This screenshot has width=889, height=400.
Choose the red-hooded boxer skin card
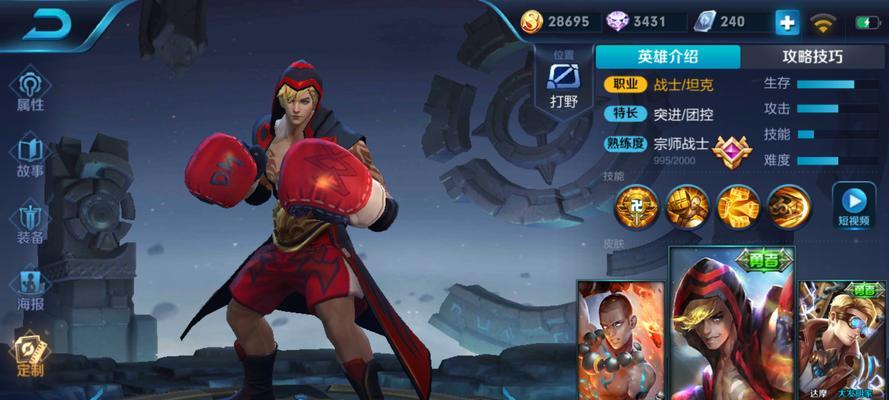[x=731, y=325]
